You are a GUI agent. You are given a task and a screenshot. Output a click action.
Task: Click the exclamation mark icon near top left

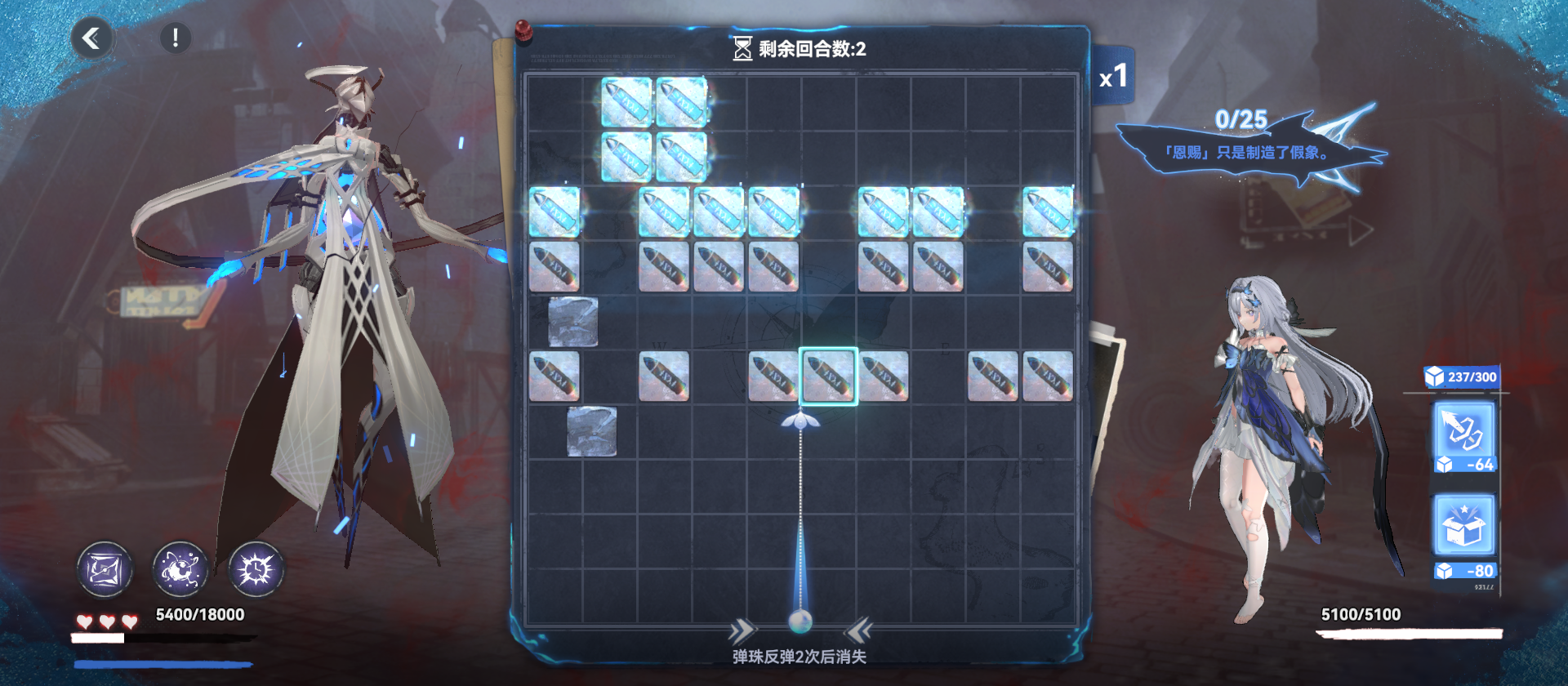(174, 36)
